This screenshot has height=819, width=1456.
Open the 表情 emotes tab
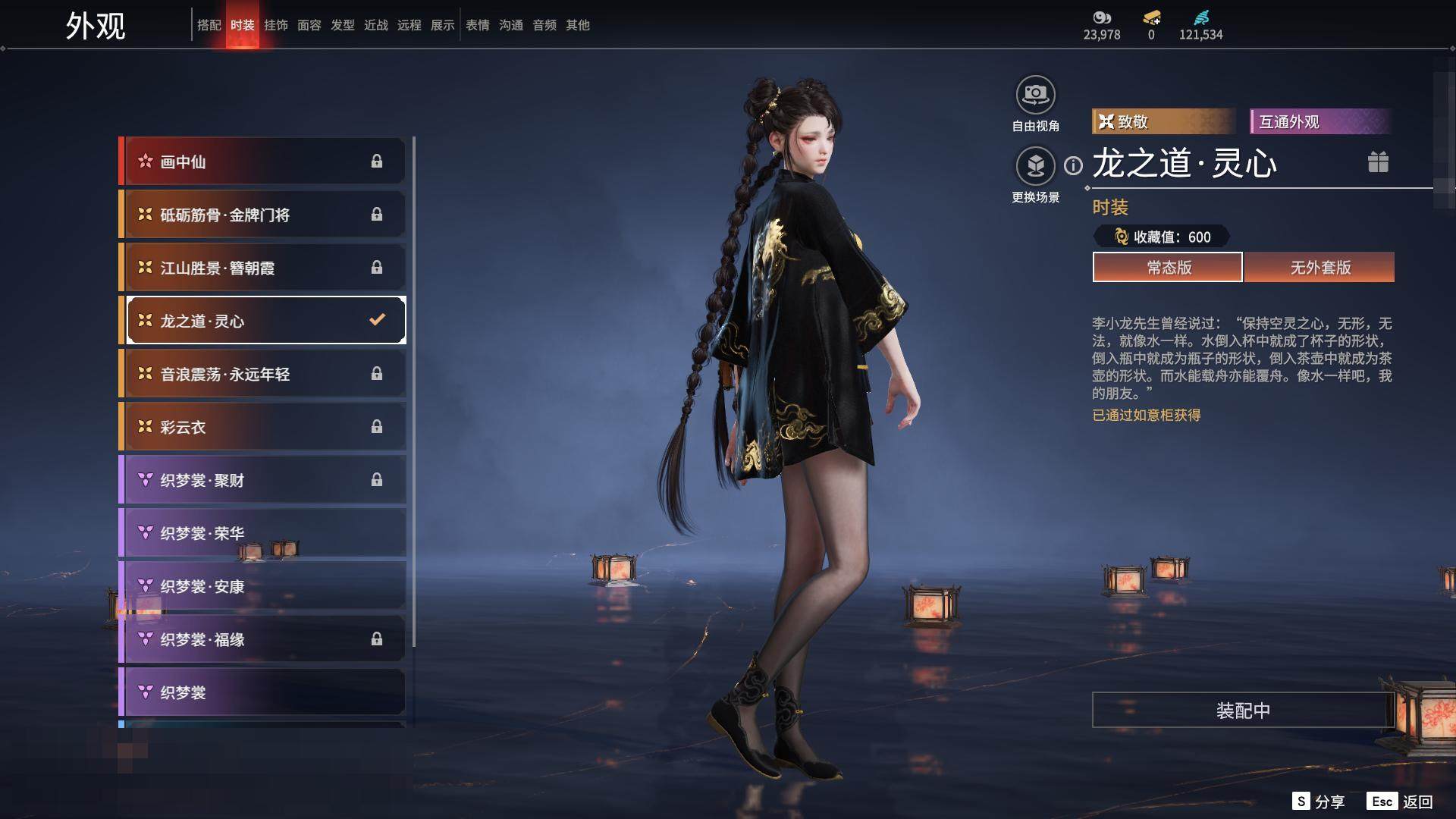point(477,25)
